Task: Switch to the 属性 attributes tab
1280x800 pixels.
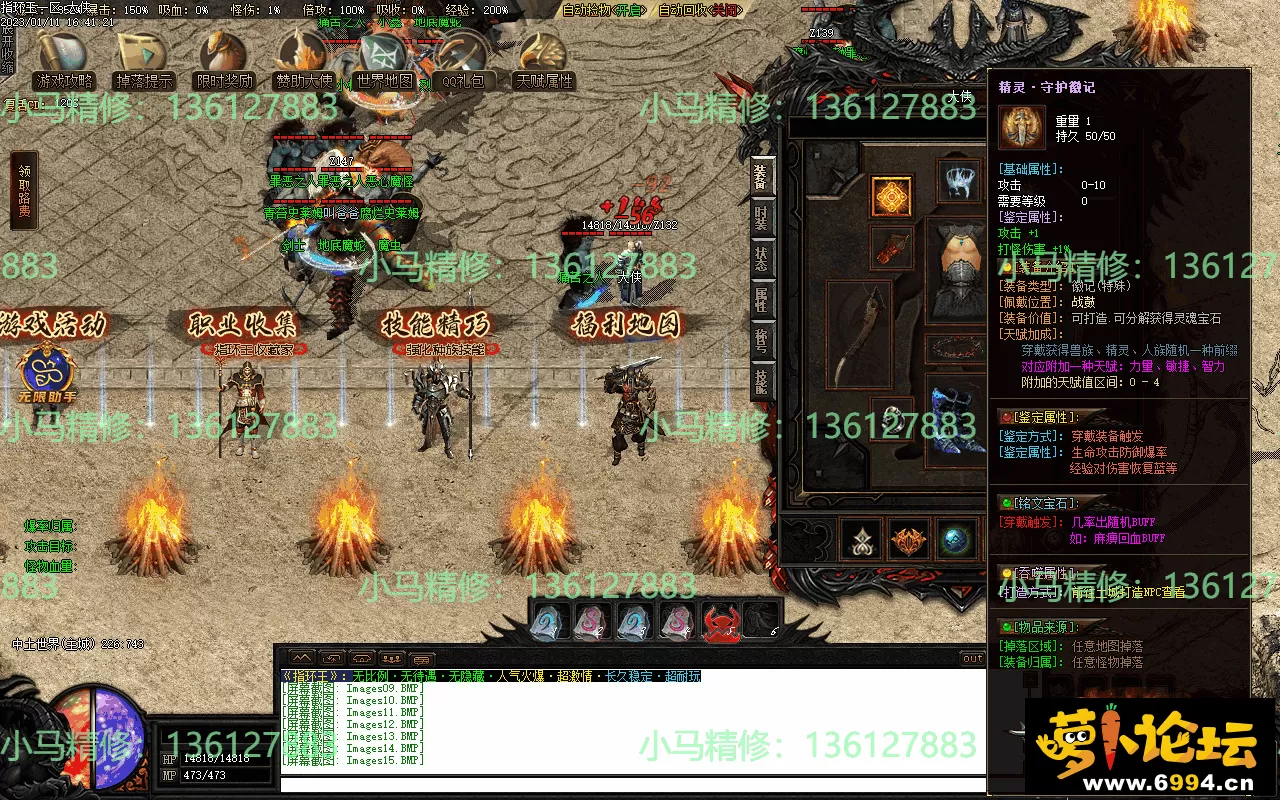Action: [x=762, y=300]
